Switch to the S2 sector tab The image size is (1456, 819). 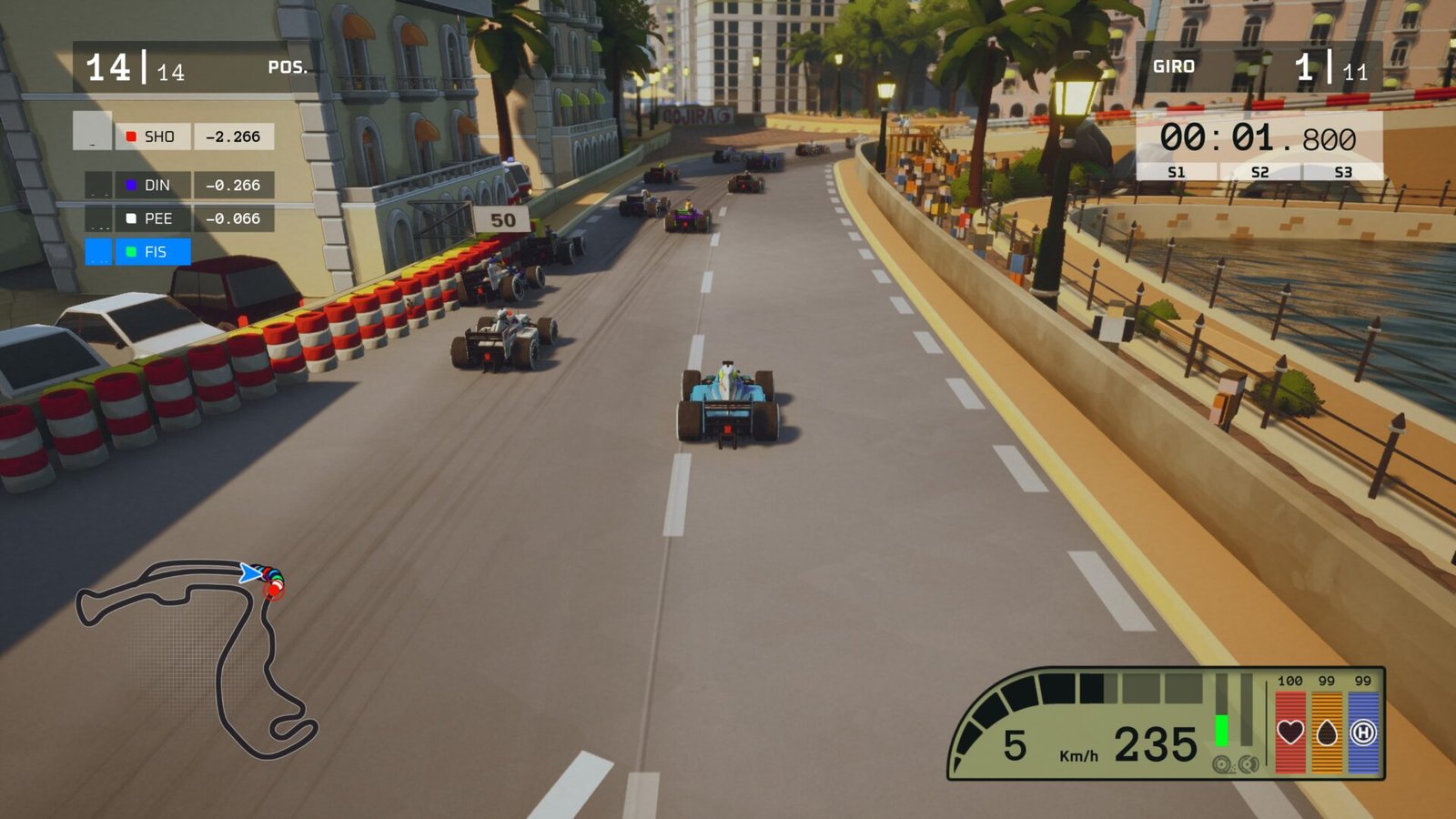tap(1259, 170)
